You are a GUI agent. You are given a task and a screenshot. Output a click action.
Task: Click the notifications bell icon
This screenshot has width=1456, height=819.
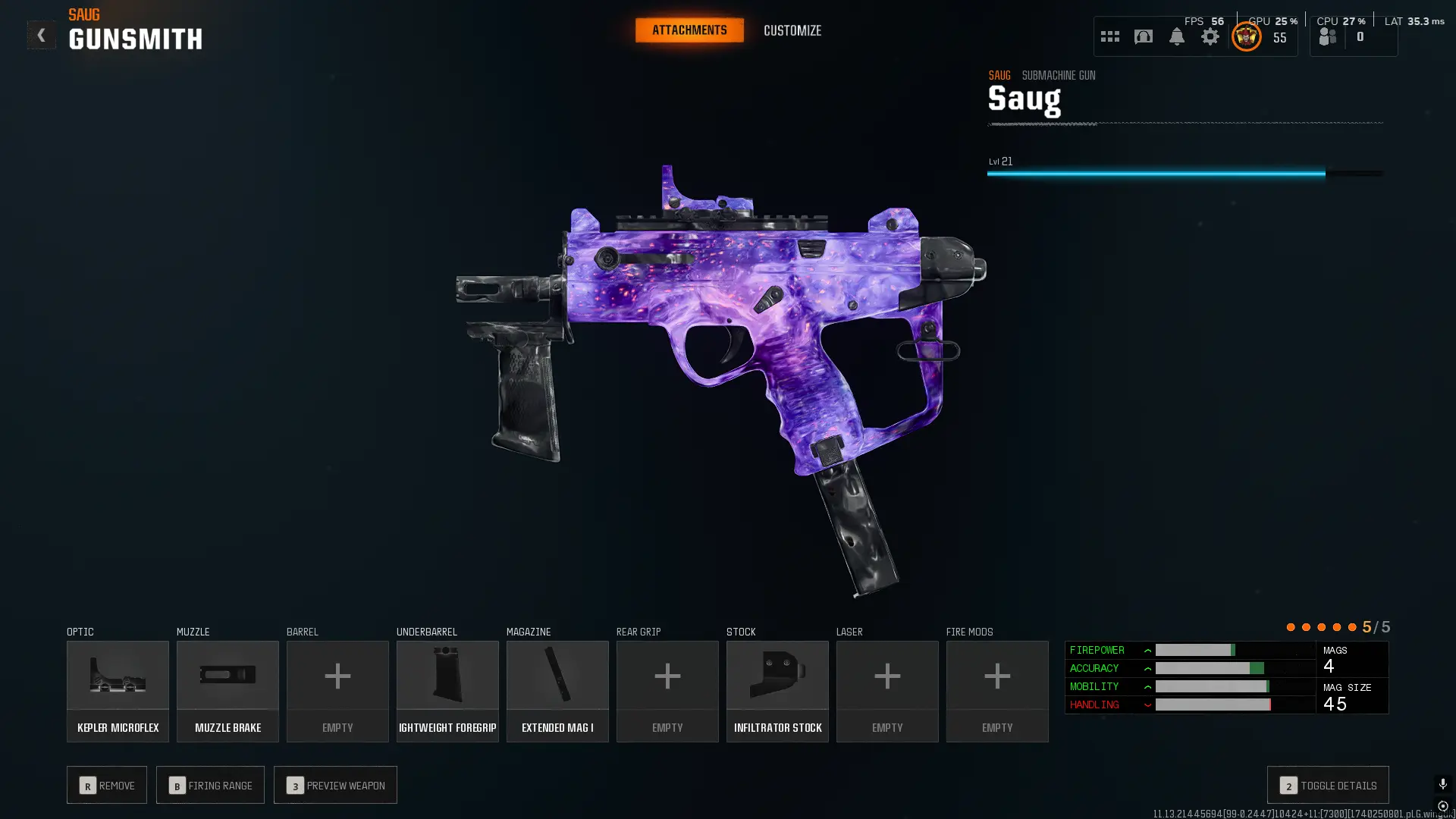coord(1176,36)
